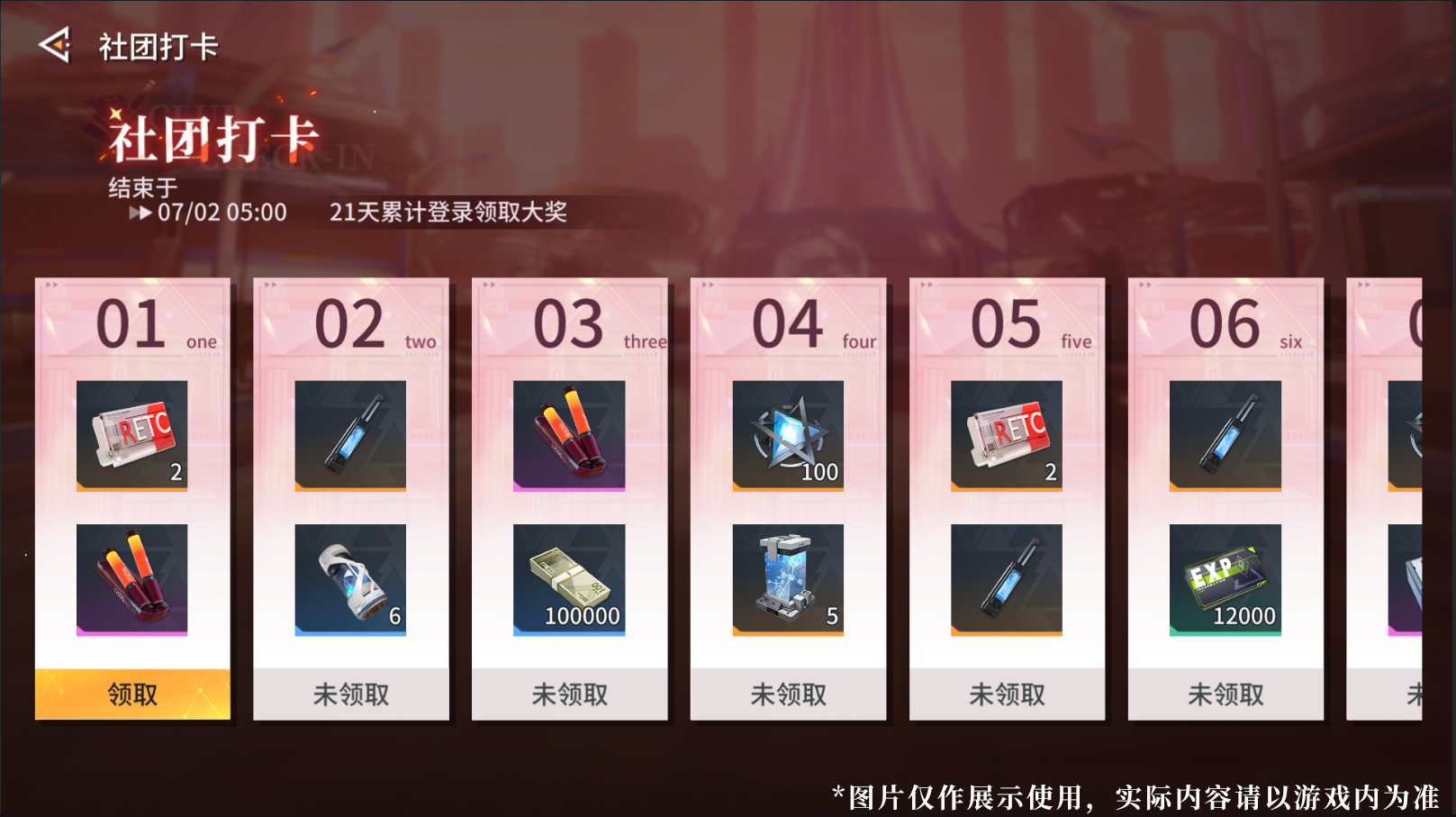Select the 100 star shards on Day 04
The width and height of the screenshot is (1456, 817).
(789, 436)
